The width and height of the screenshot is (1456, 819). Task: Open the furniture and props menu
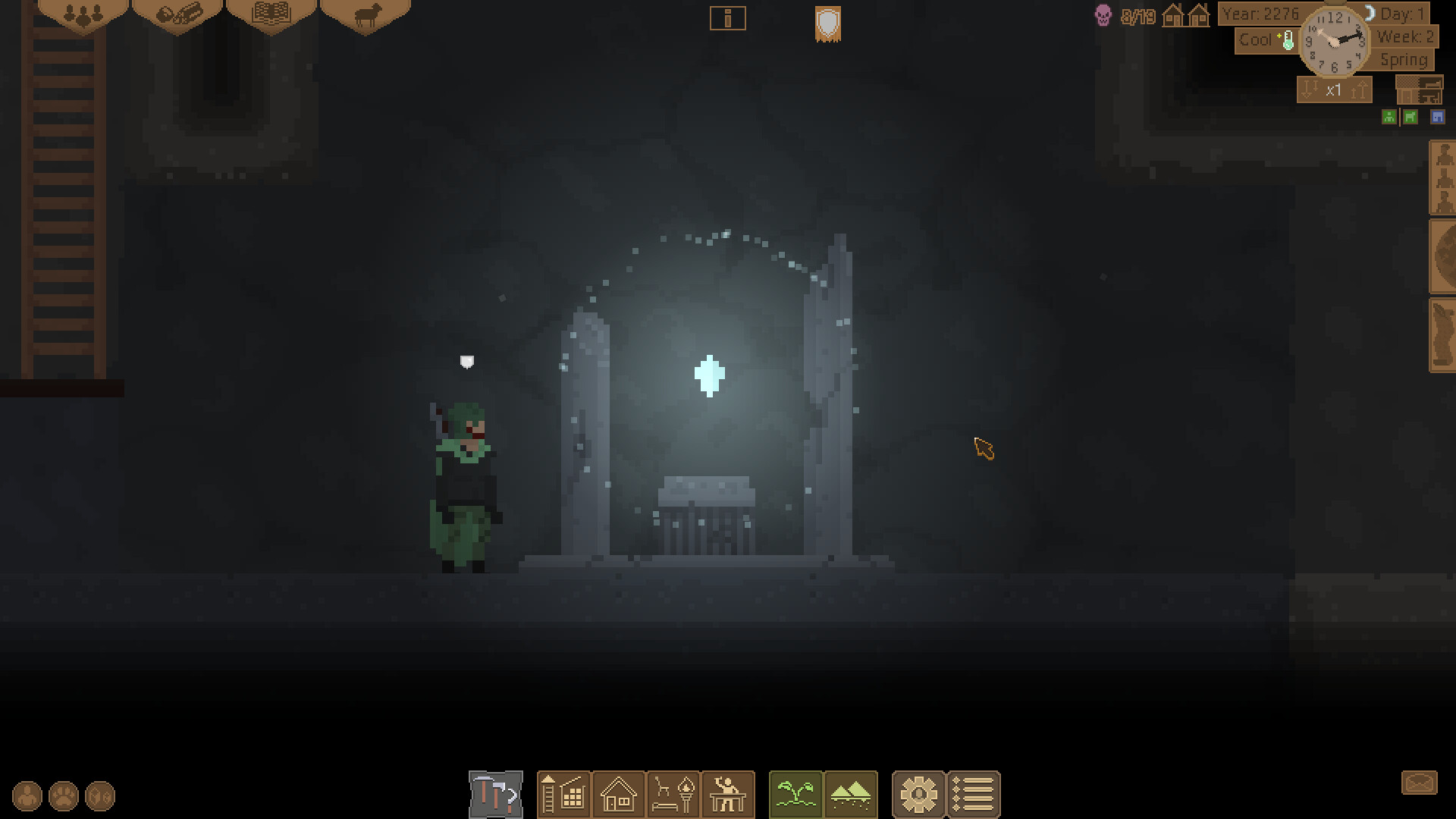(673, 794)
